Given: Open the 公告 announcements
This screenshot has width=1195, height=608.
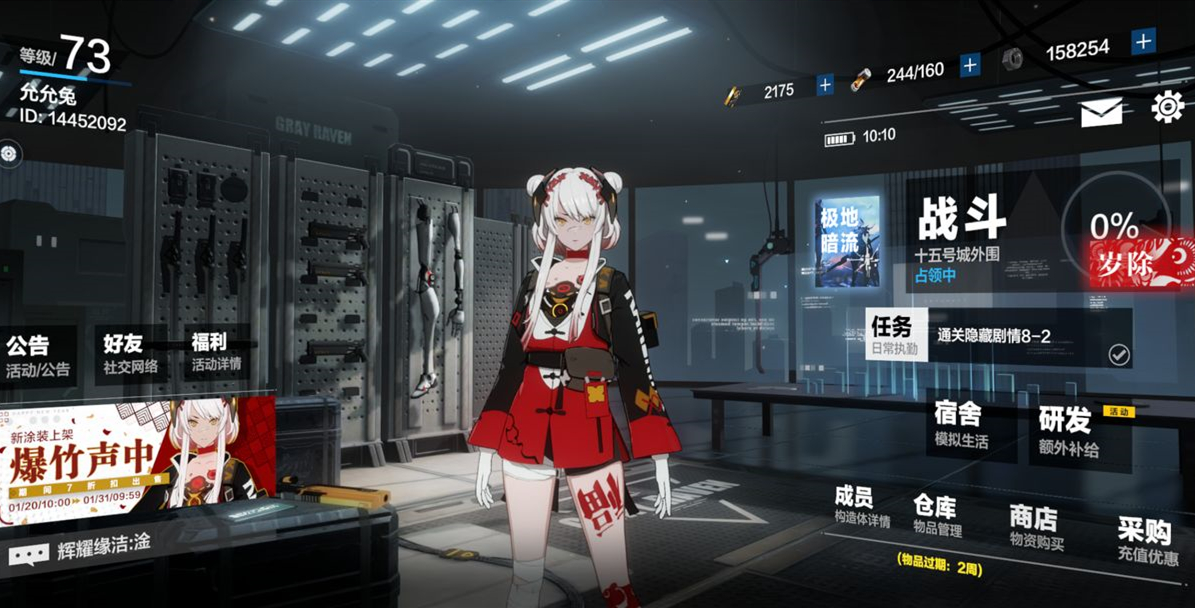Looking at the screenshot, I should [38, 355].
